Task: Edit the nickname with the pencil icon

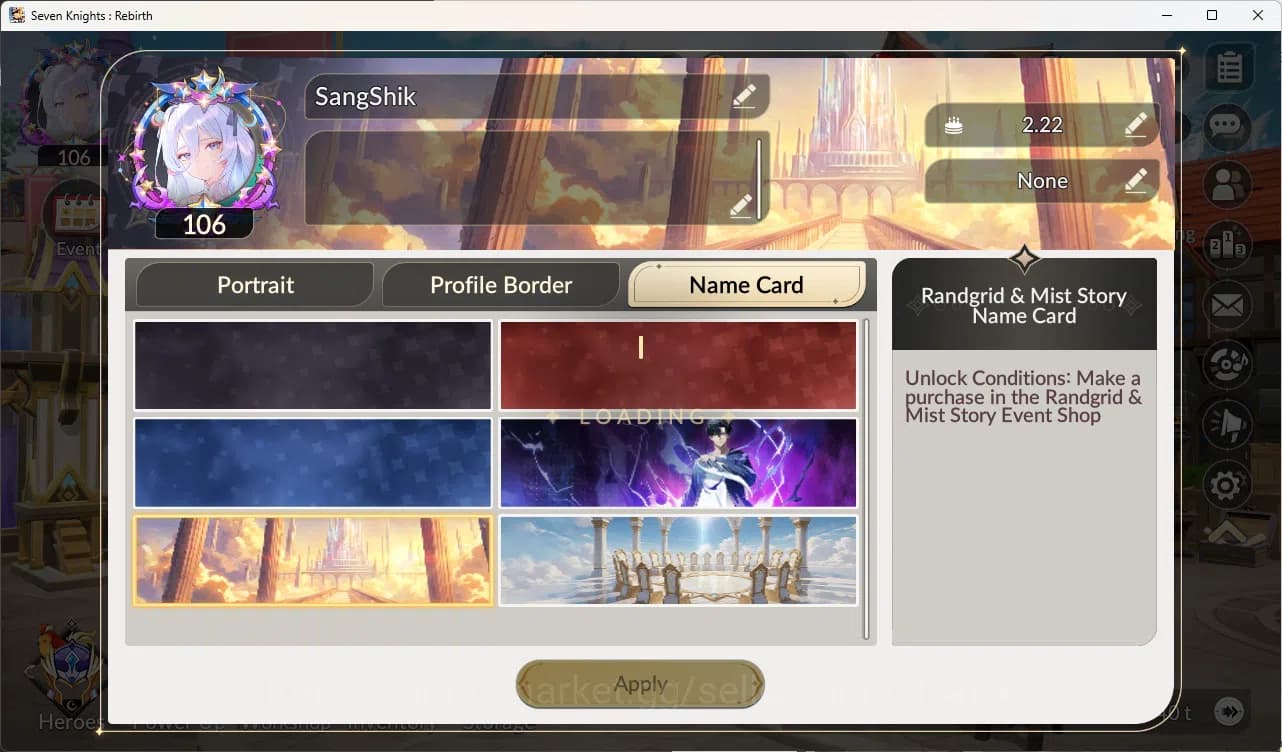Action: [744, 96]
